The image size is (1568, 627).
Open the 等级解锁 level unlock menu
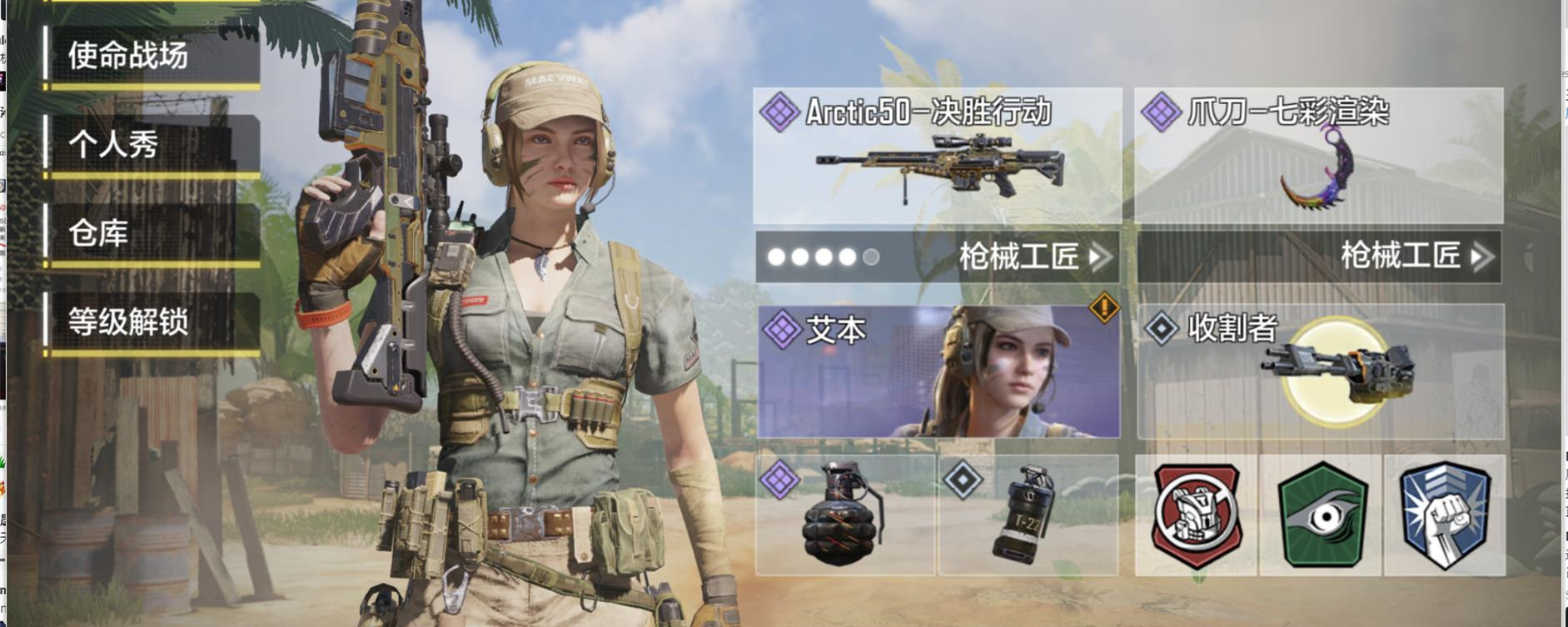pyautogui.click(x=152, y=322)
